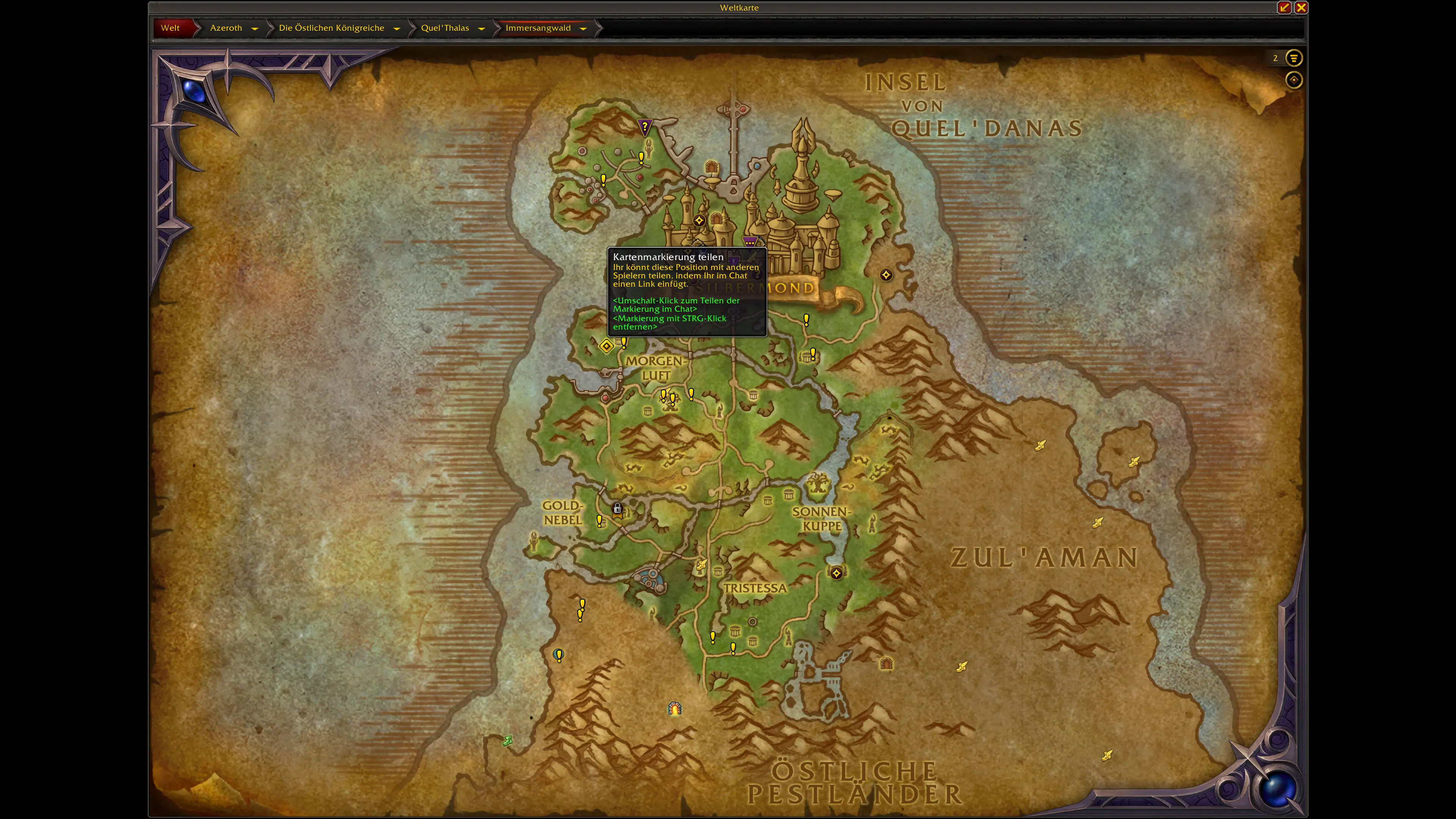Minimize the world map with the arrow button
The width and height of the screenshot is (1456, 819).
[x=1284, y=7]
